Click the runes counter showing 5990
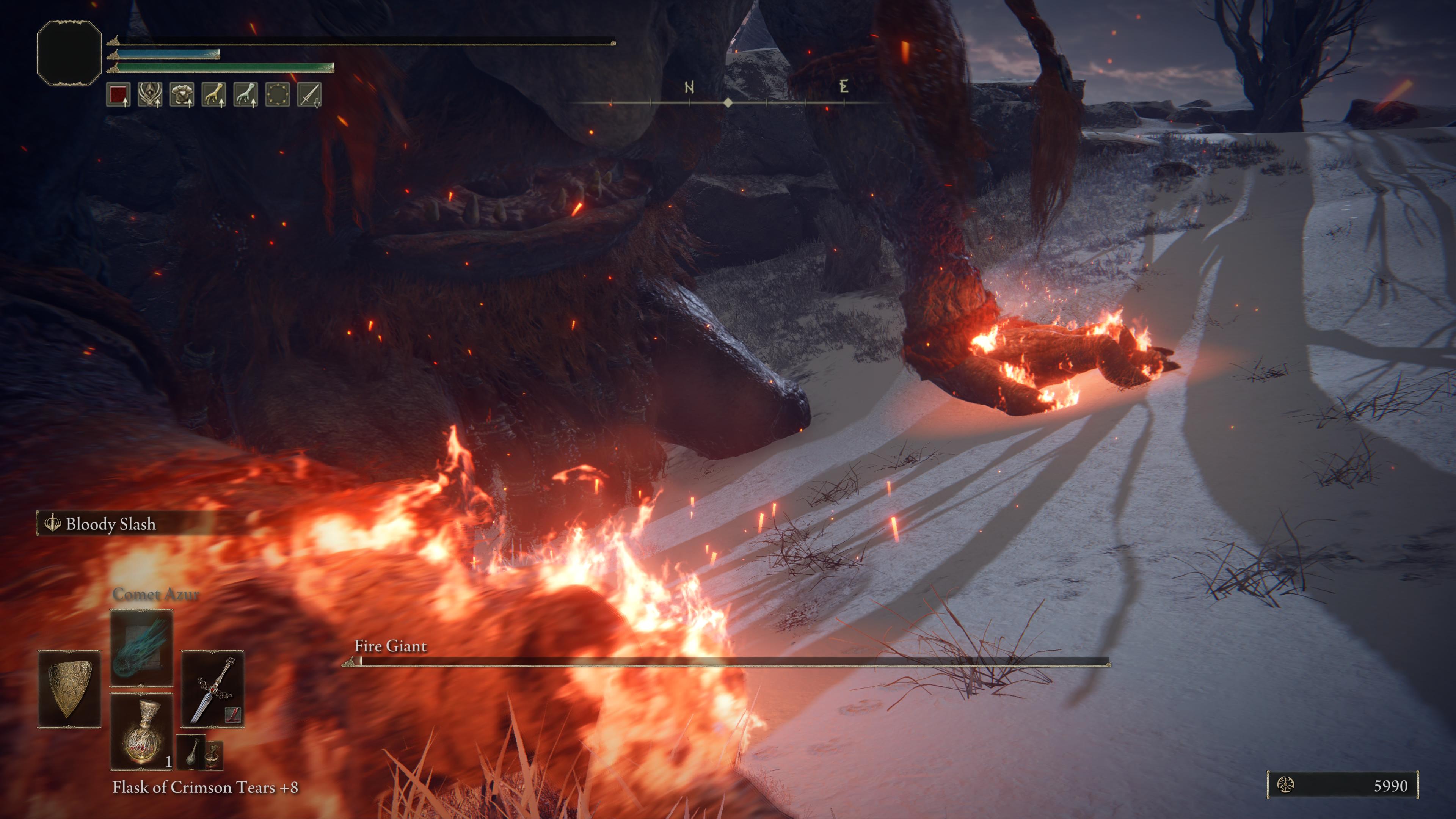The image size is (1456, 819). pos(1342,785)
